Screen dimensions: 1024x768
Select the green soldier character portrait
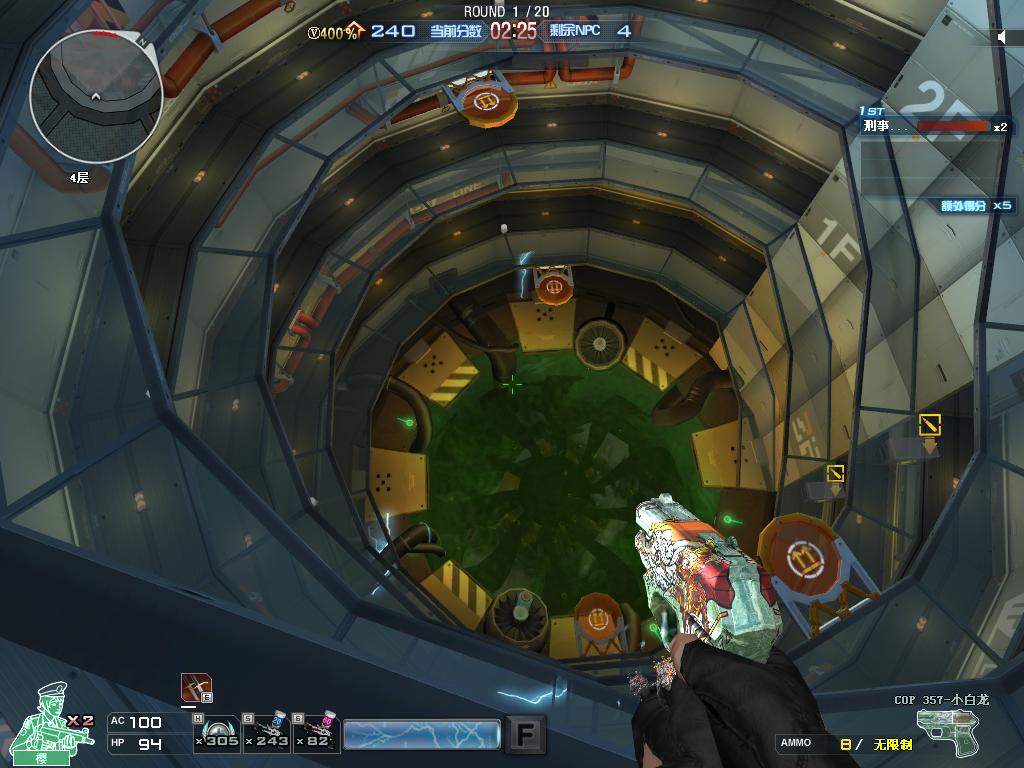52,718
